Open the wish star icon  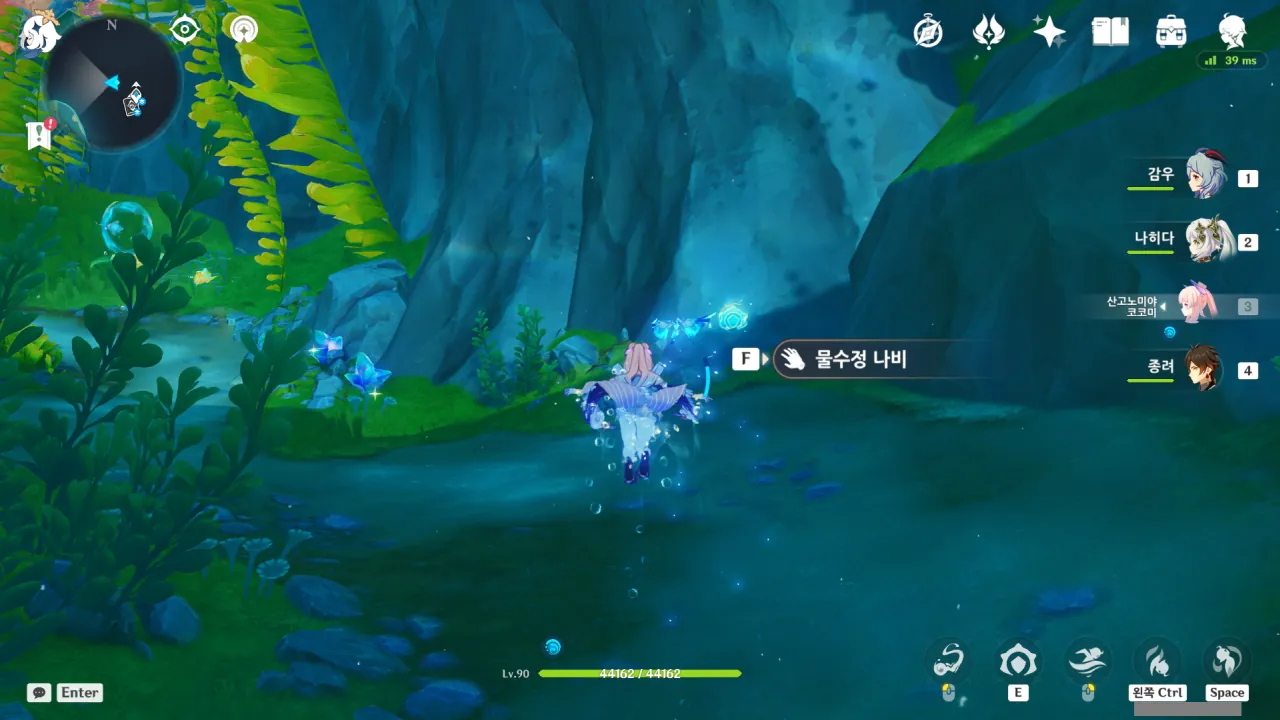1049,32
